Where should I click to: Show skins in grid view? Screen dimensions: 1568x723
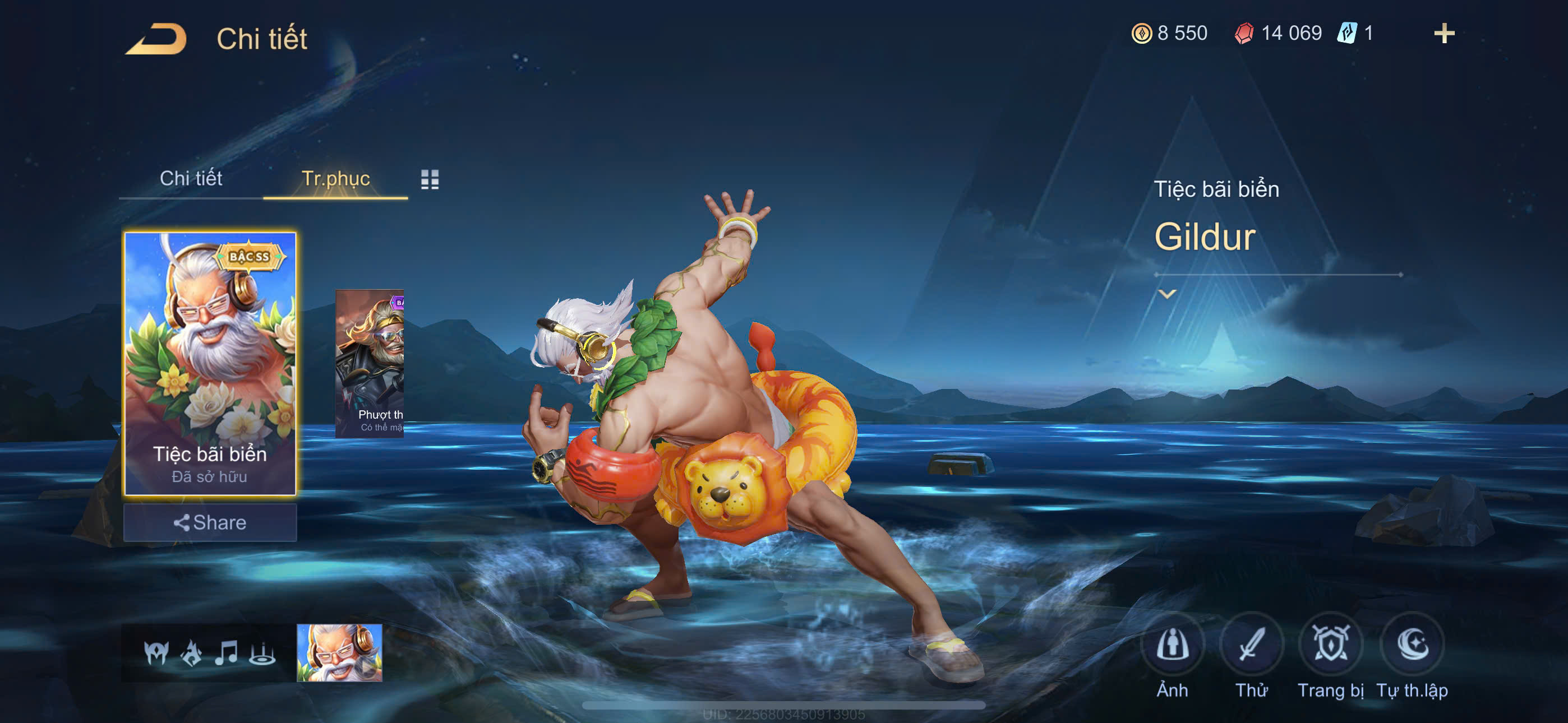click(430, 179)
